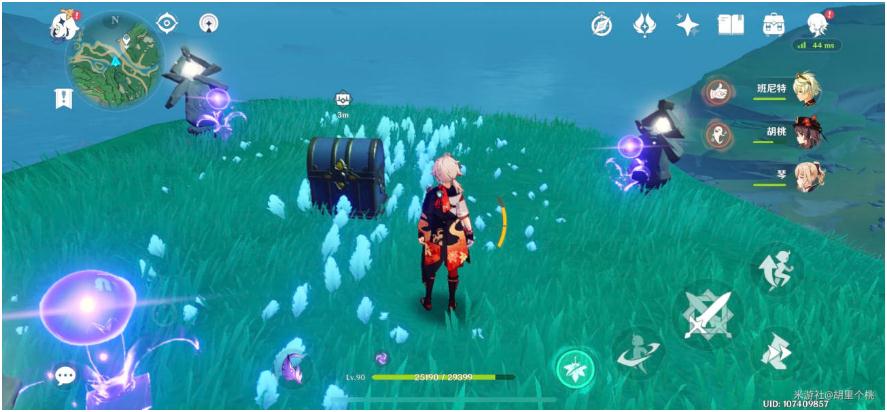Viewport: 887px width, 412px height.
Task: Open the adventurer handbook book icon
Action: (731, 25)
